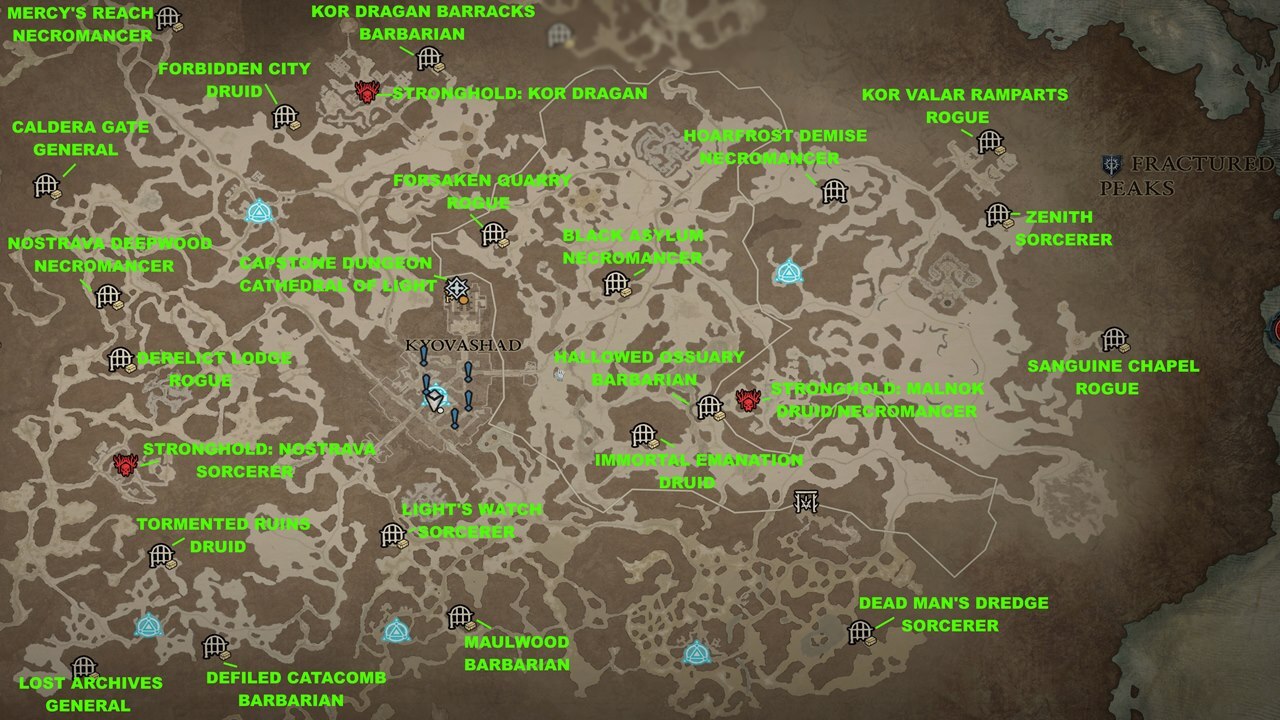Click the Maulwood dungeon gate icon
Image resolution: width=1280 pixels, height=720 pixels.
[461, 615]
